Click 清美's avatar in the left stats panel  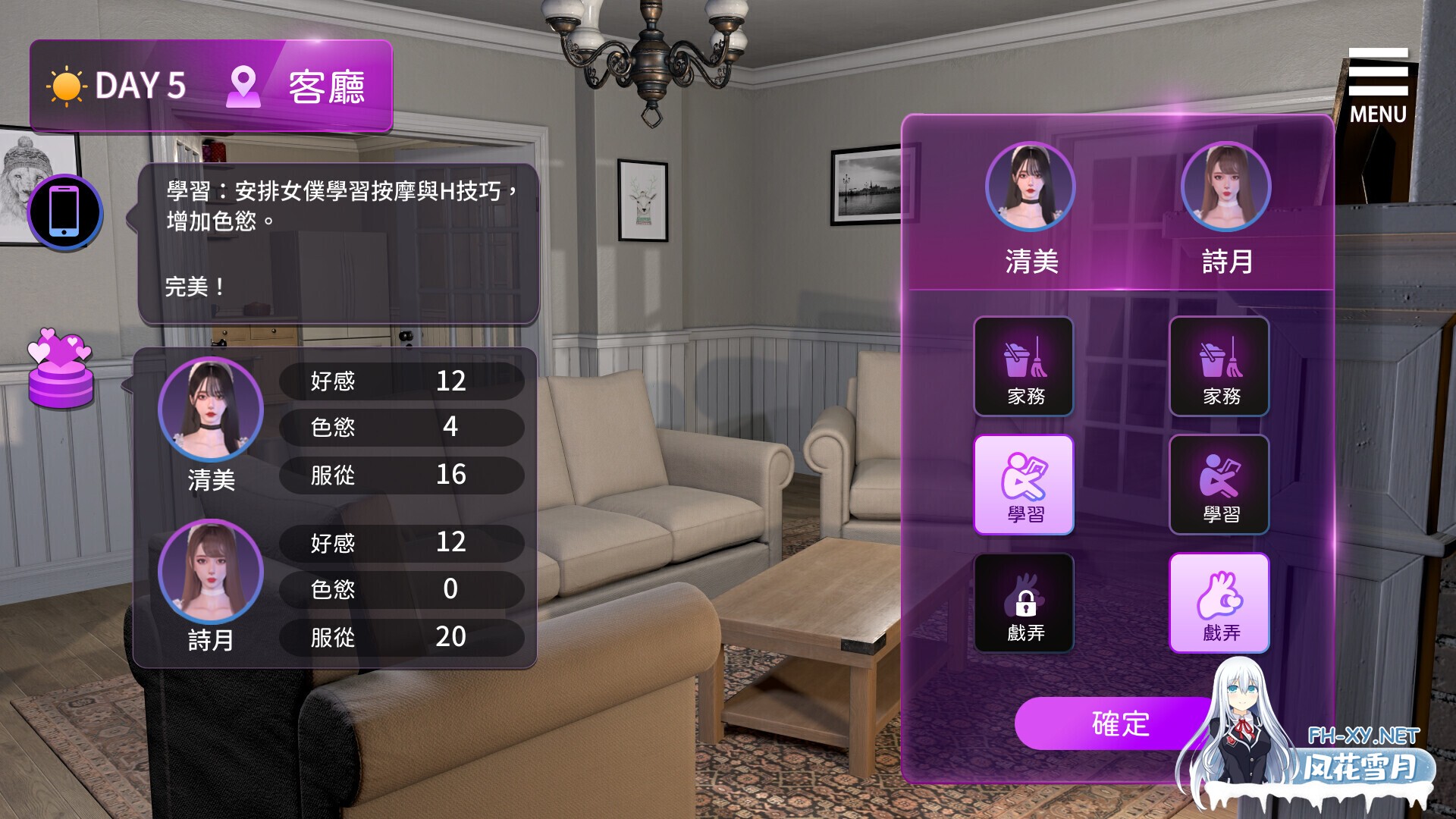[x=212, y=408]
